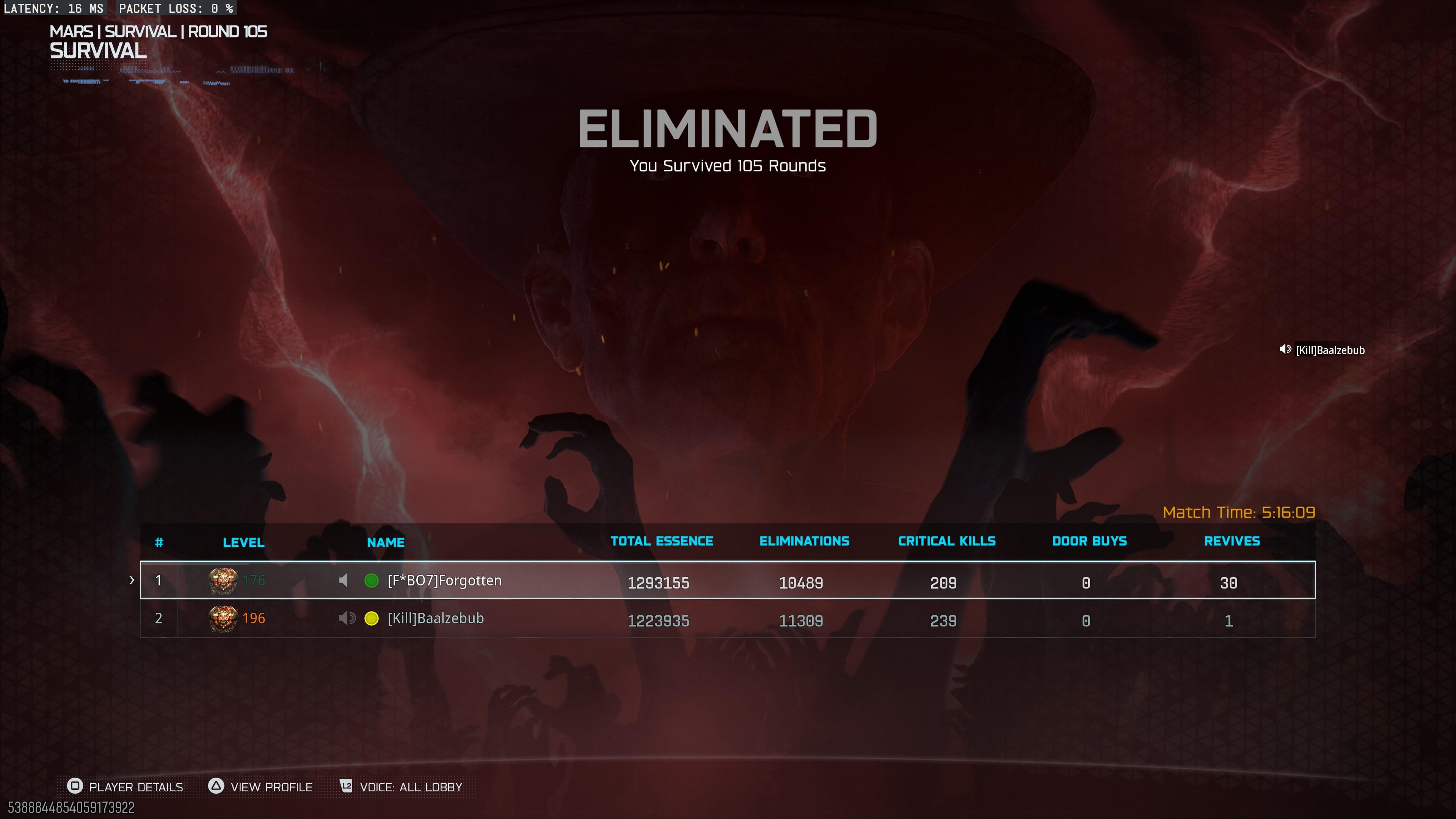Click the Total Essence column header
1456x819 pixels.
[x=661, y=541]
